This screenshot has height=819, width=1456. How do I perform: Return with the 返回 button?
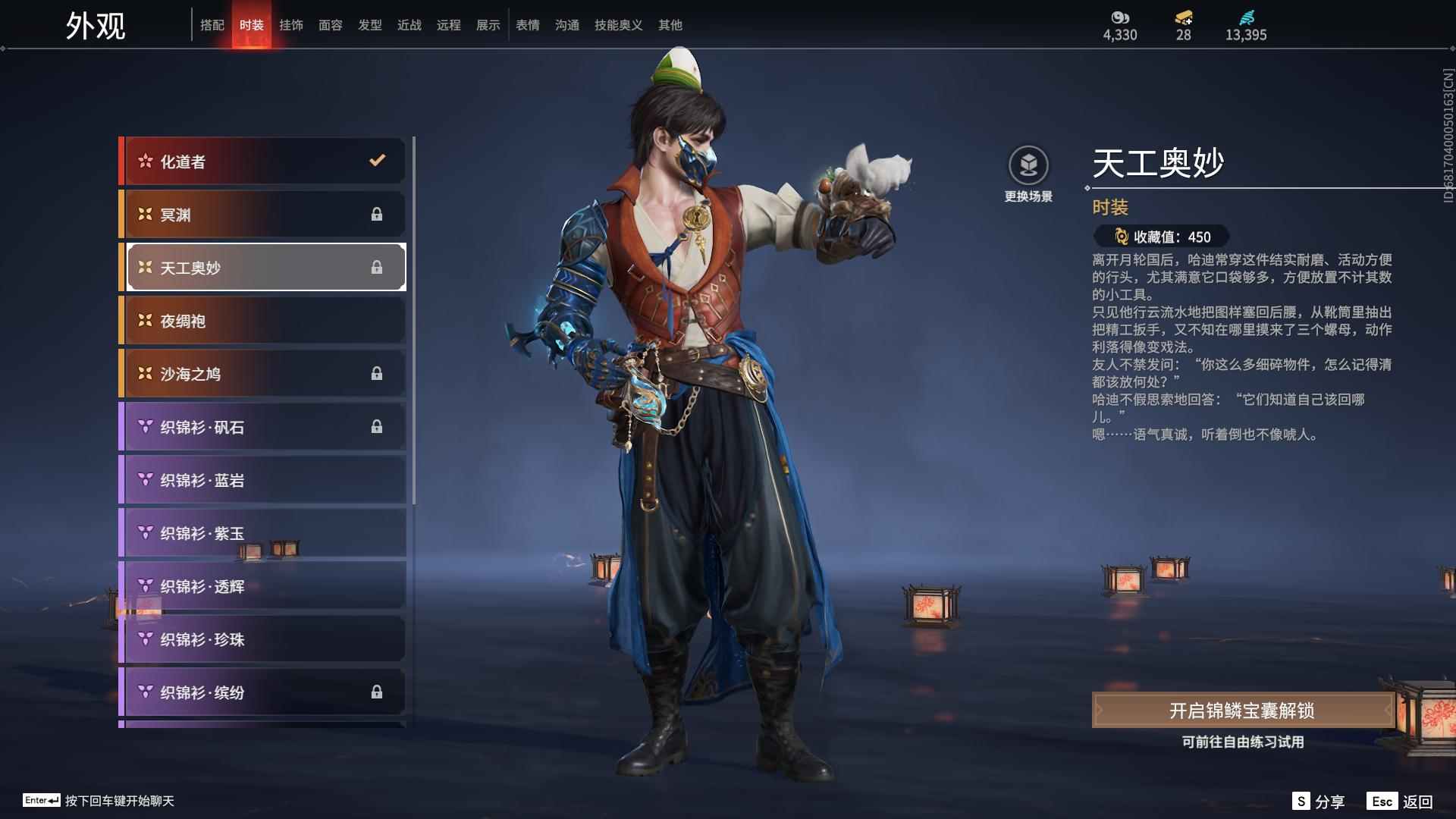click(x=1400, y=802)
